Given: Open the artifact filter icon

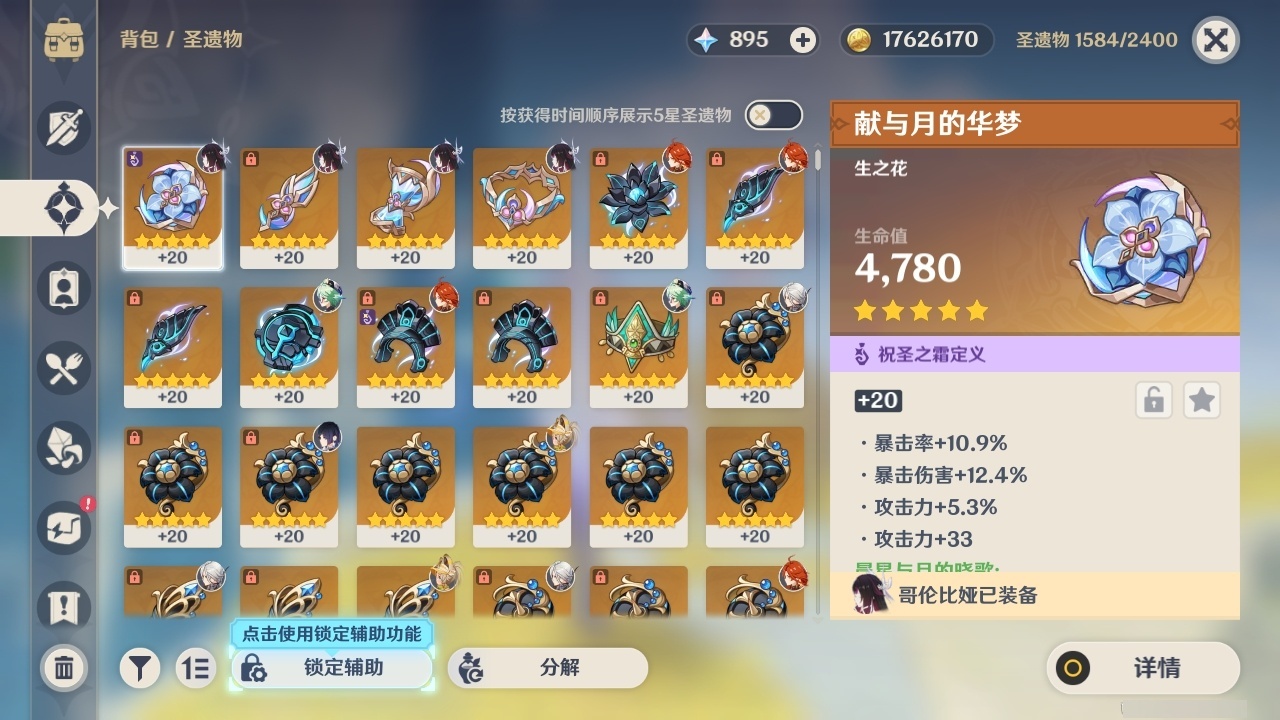Looking at the screenshot, I should click(x=140, y=668).
